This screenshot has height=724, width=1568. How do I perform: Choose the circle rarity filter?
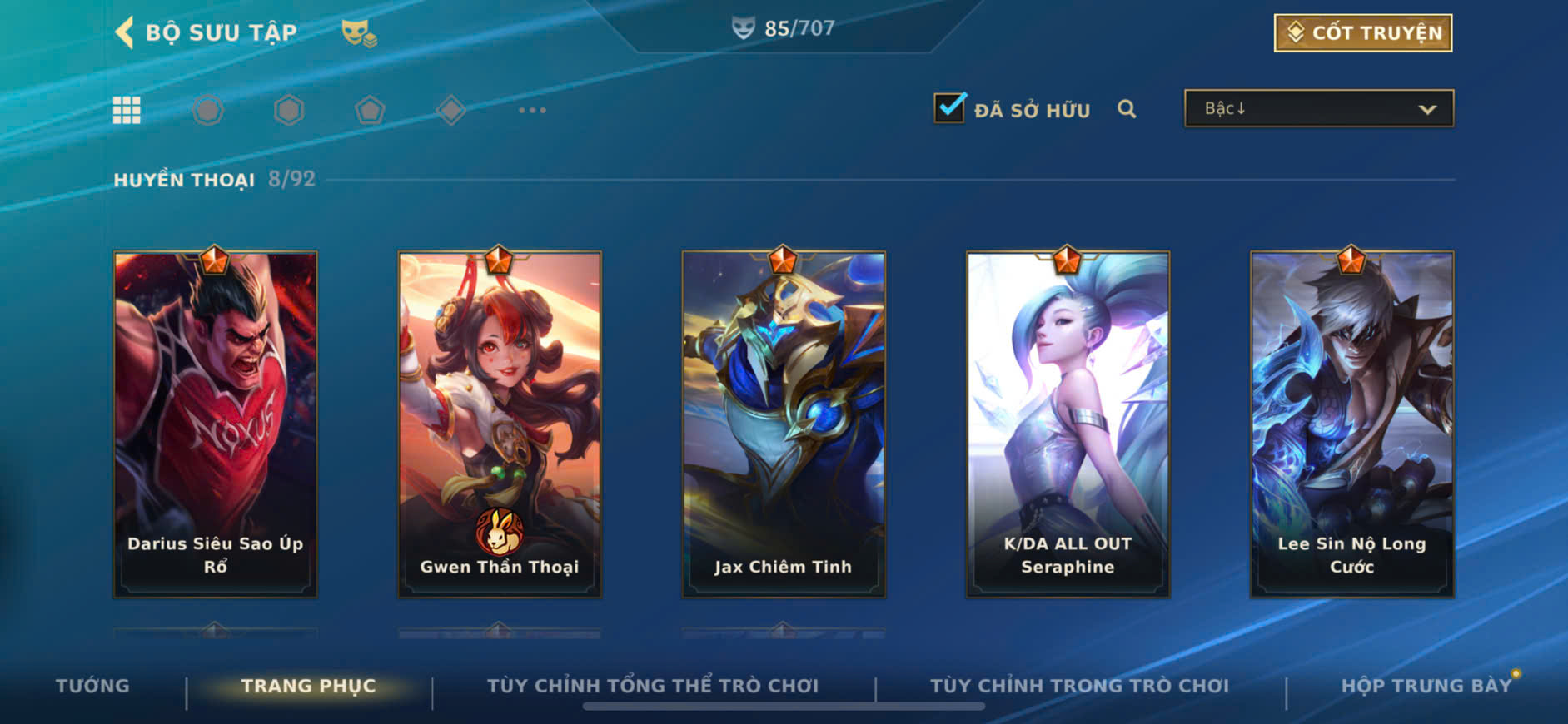coord(208,110)
